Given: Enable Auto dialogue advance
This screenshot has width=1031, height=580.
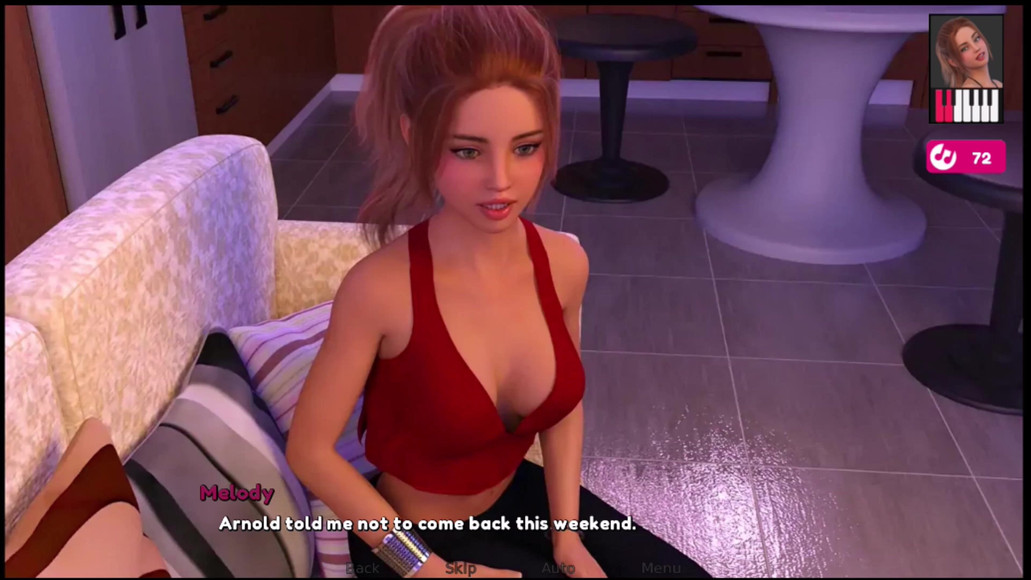Looking at the screenshot, I should coord(558,568).
